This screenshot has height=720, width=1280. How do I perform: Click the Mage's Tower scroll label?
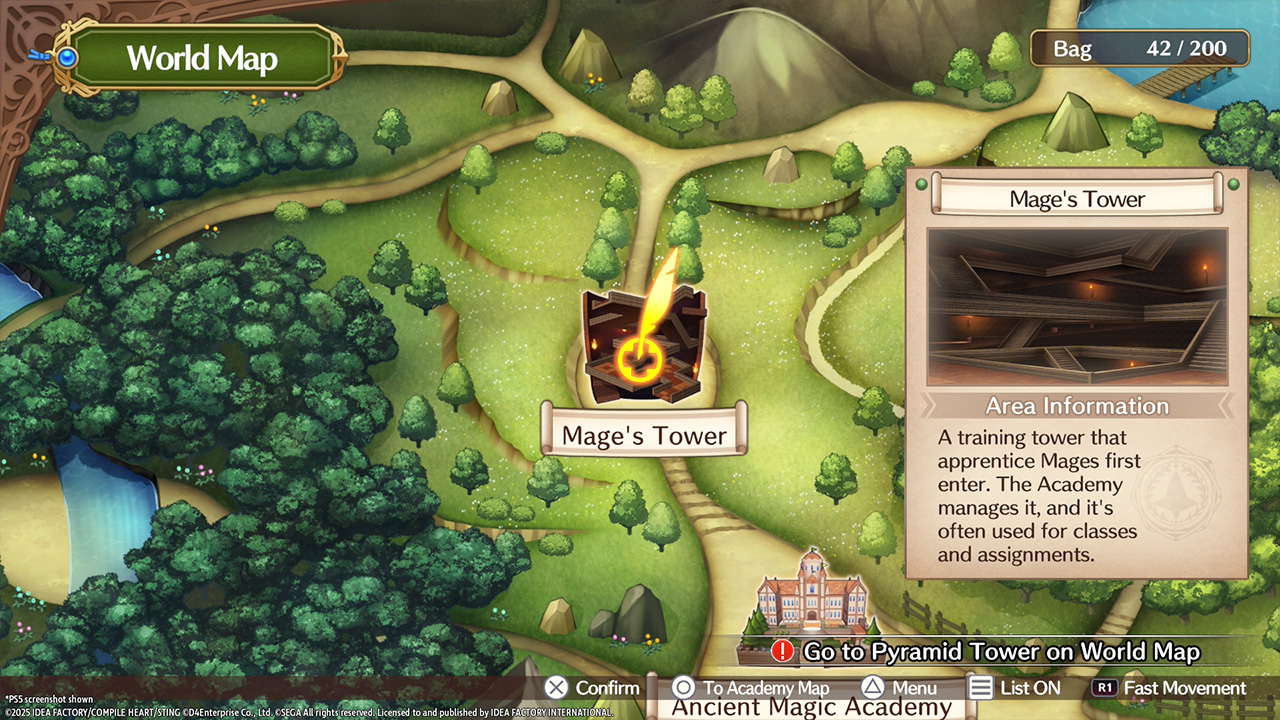(x=644, y=436)
